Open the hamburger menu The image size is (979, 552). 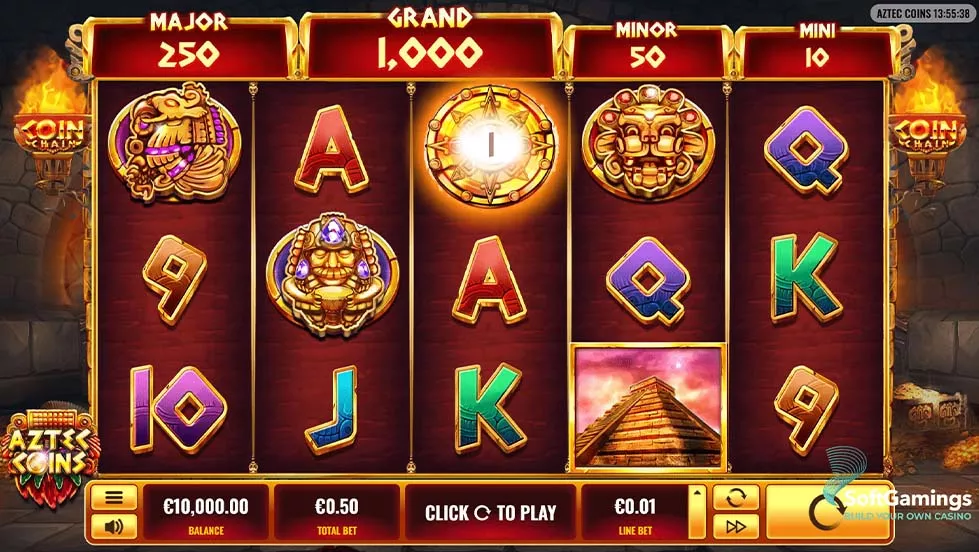[114, 497]
